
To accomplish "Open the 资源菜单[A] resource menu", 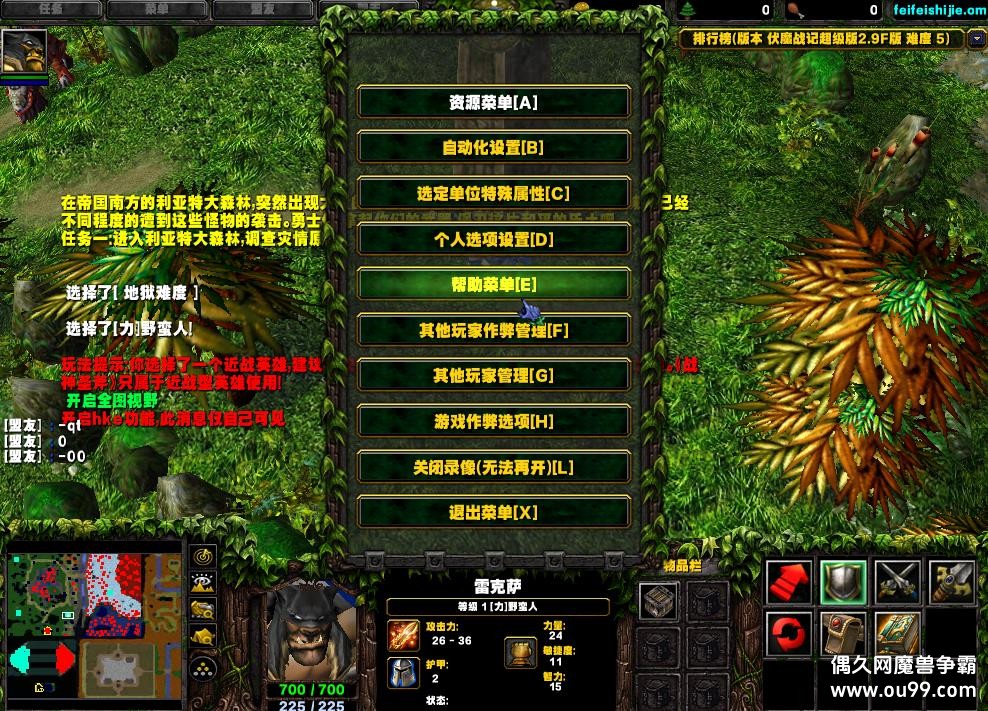I will click(x=493, y=102).
